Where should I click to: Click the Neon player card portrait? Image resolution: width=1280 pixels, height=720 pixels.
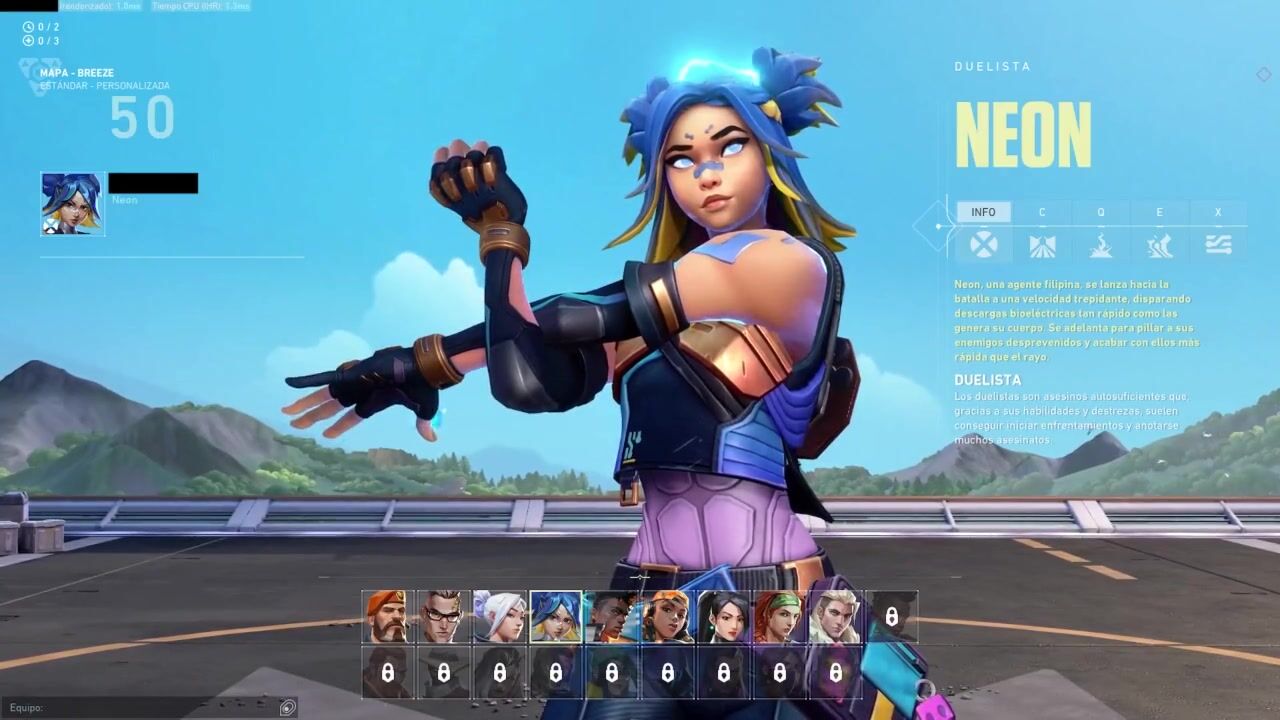click(72, 204)
